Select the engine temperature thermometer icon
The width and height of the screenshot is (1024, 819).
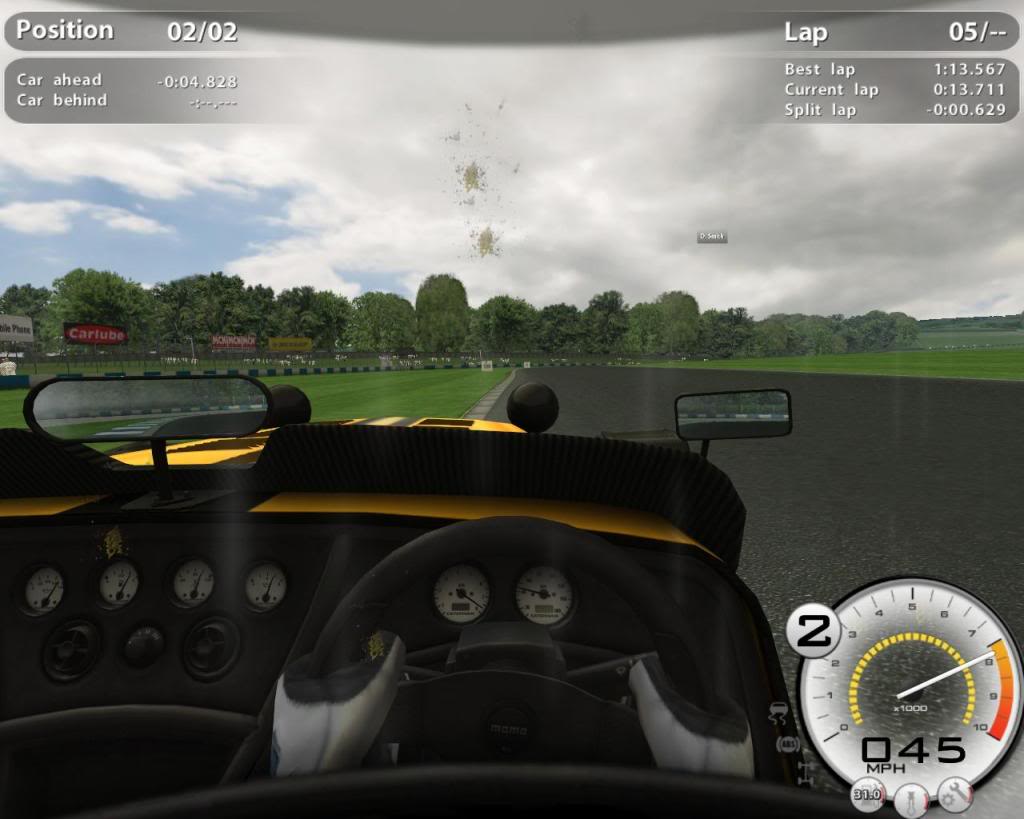pos(911,799)
